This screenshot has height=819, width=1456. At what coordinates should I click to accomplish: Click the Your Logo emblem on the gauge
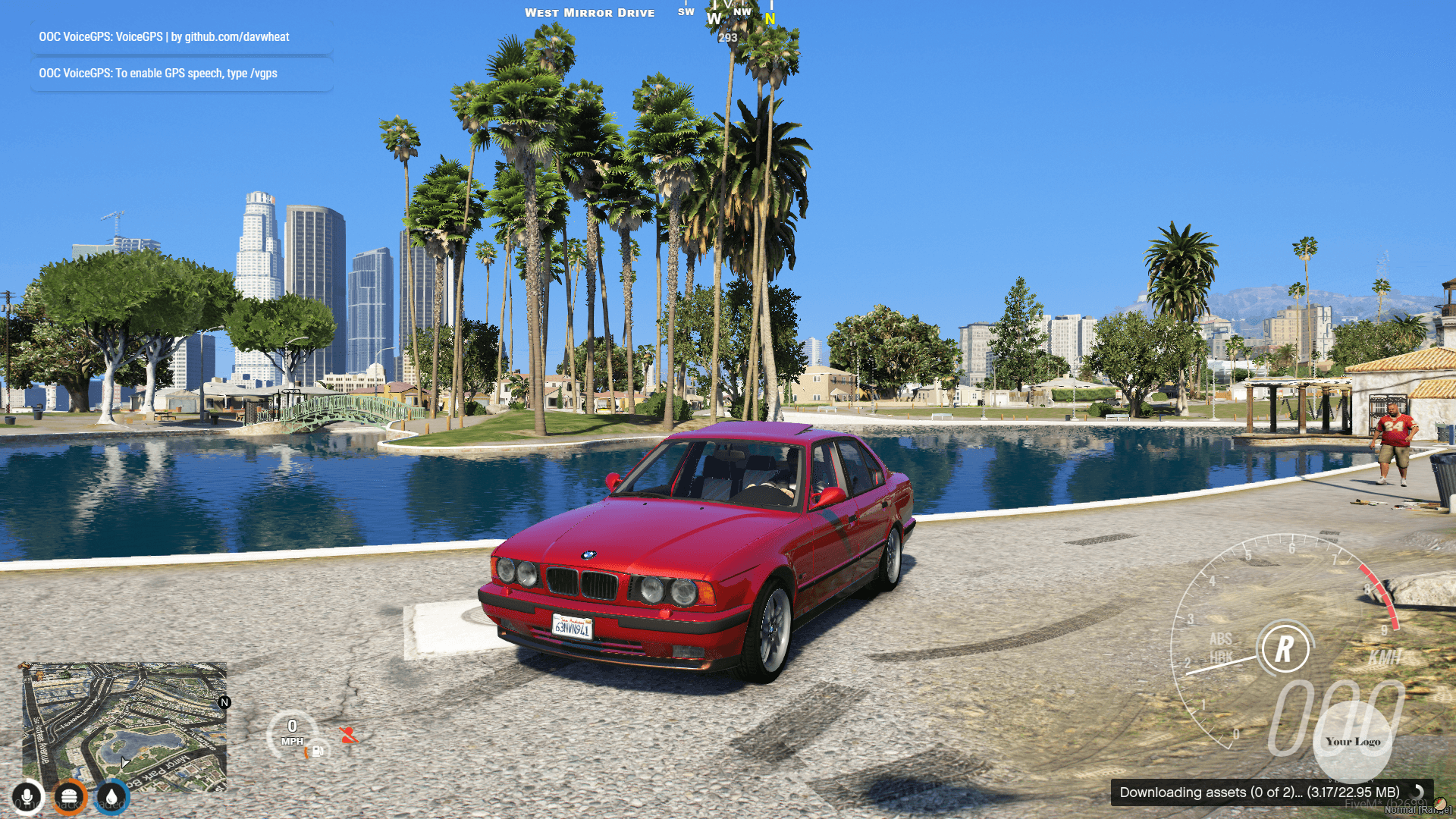click(1353, 742)
